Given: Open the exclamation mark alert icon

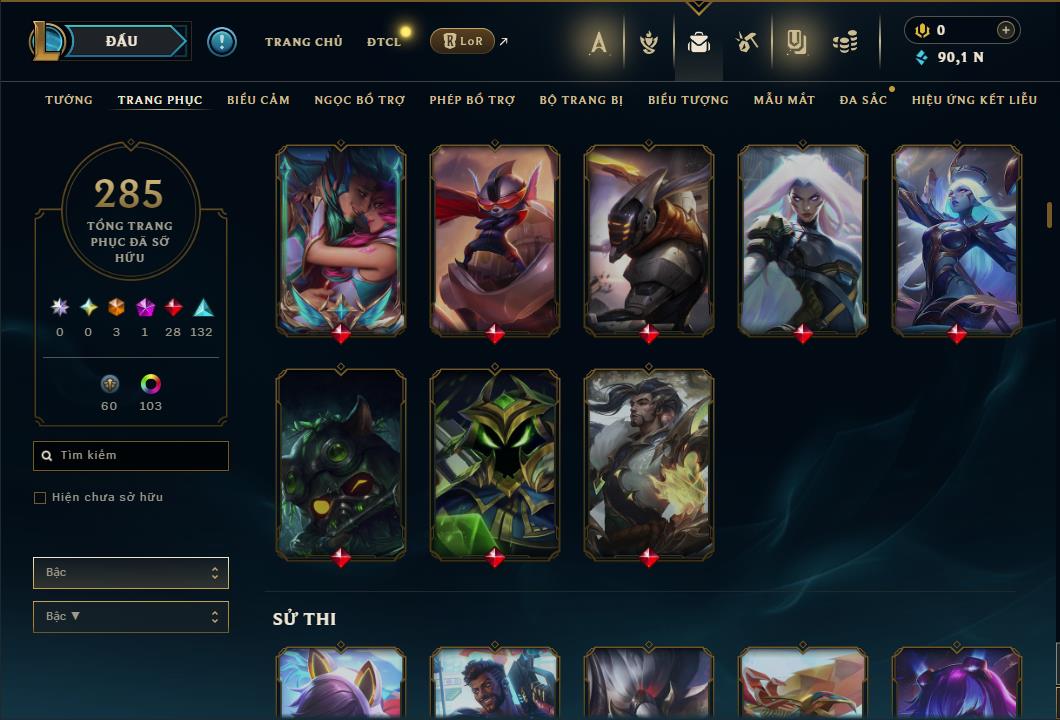Looking at the screenshot, I should (x=222, y=42).
